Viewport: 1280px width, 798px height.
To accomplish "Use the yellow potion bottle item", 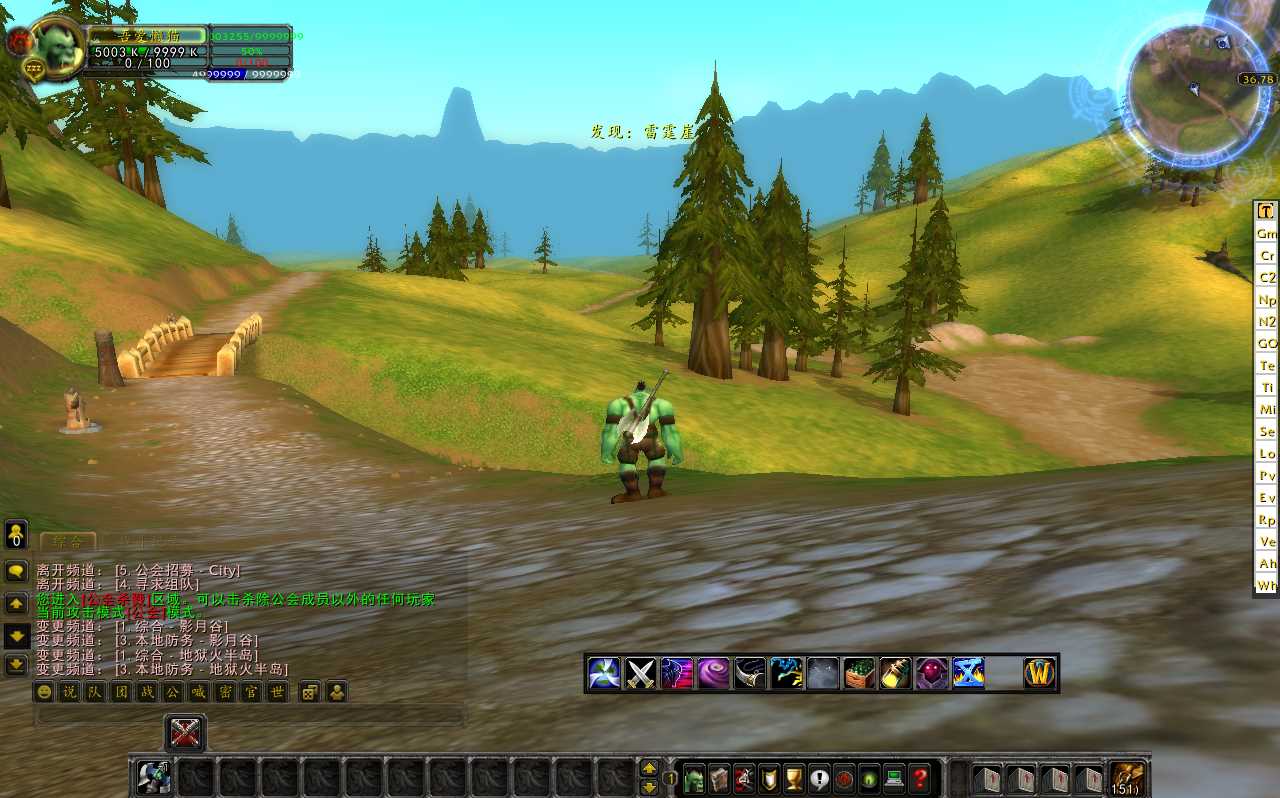I will [895, 673].
